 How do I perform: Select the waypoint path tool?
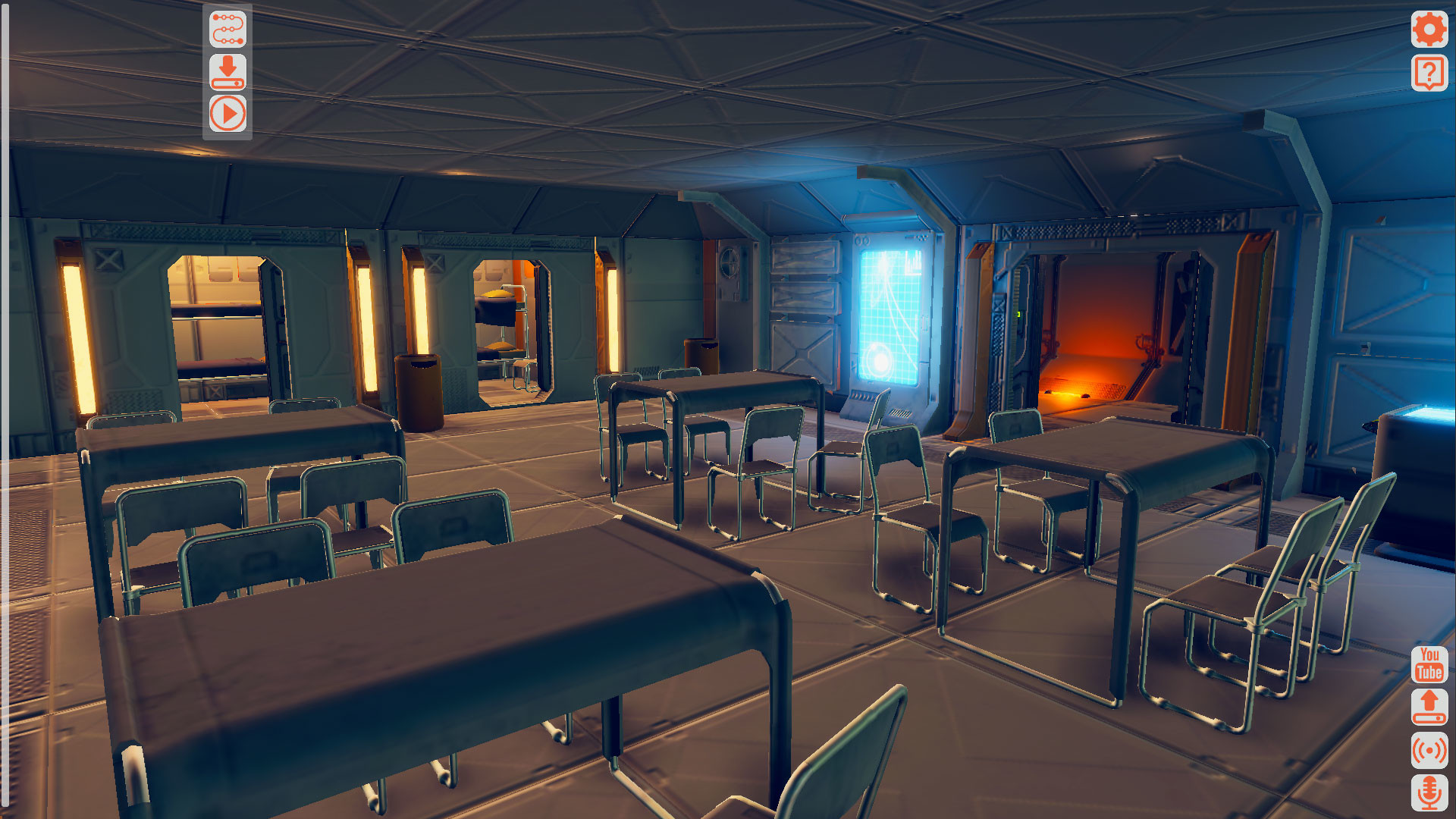(229, 30)
